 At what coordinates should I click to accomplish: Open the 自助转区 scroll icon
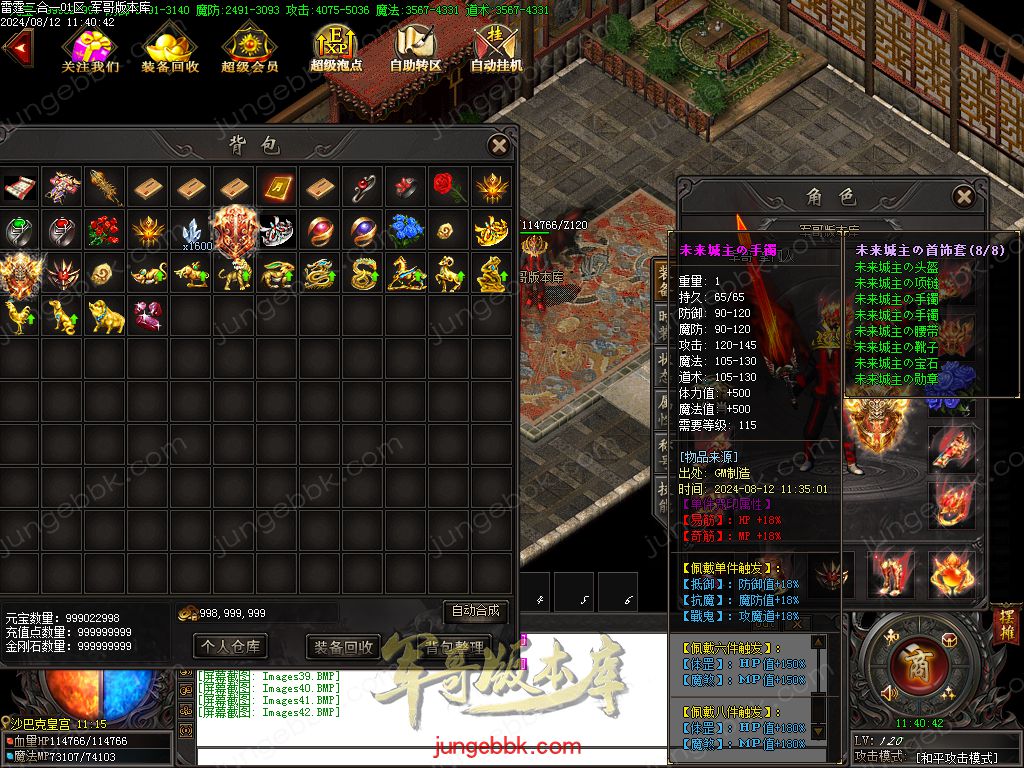point(415,50)
